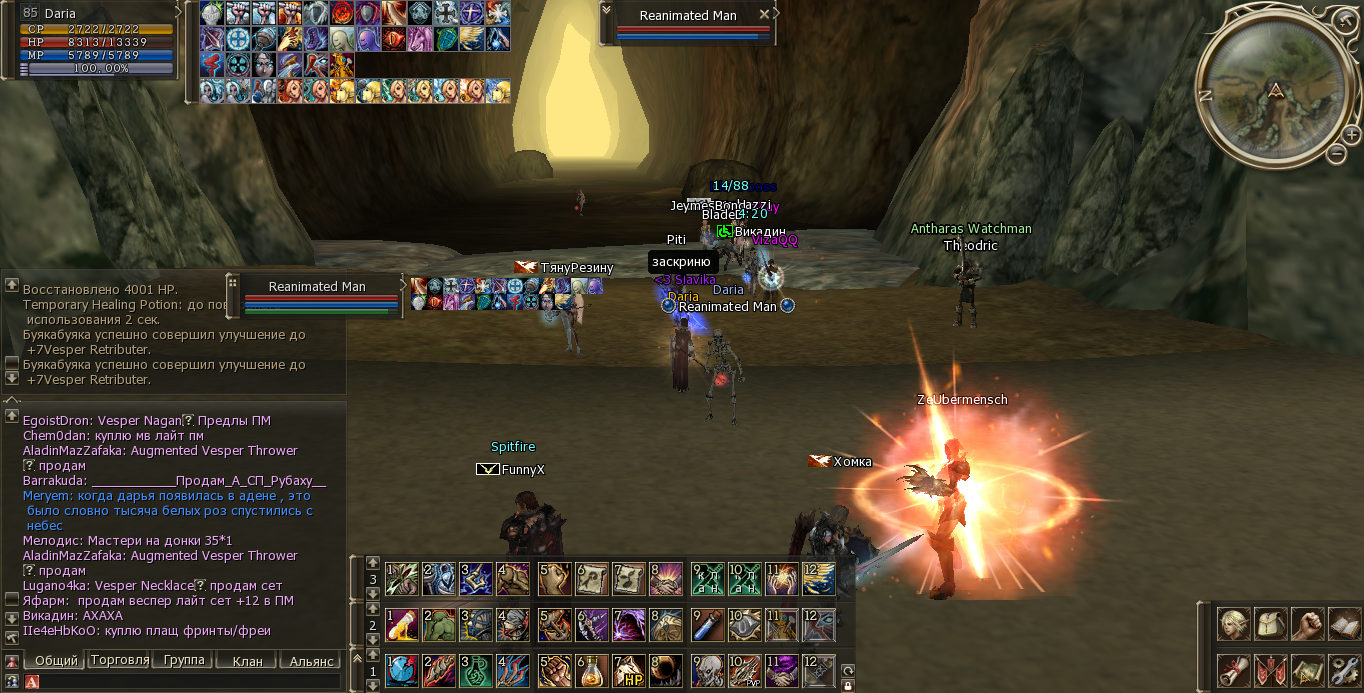Image resolution: width=1364 pixels, height=693 pixels.
Task: Open the inventory bag icon
Action: pos(1270,624)
